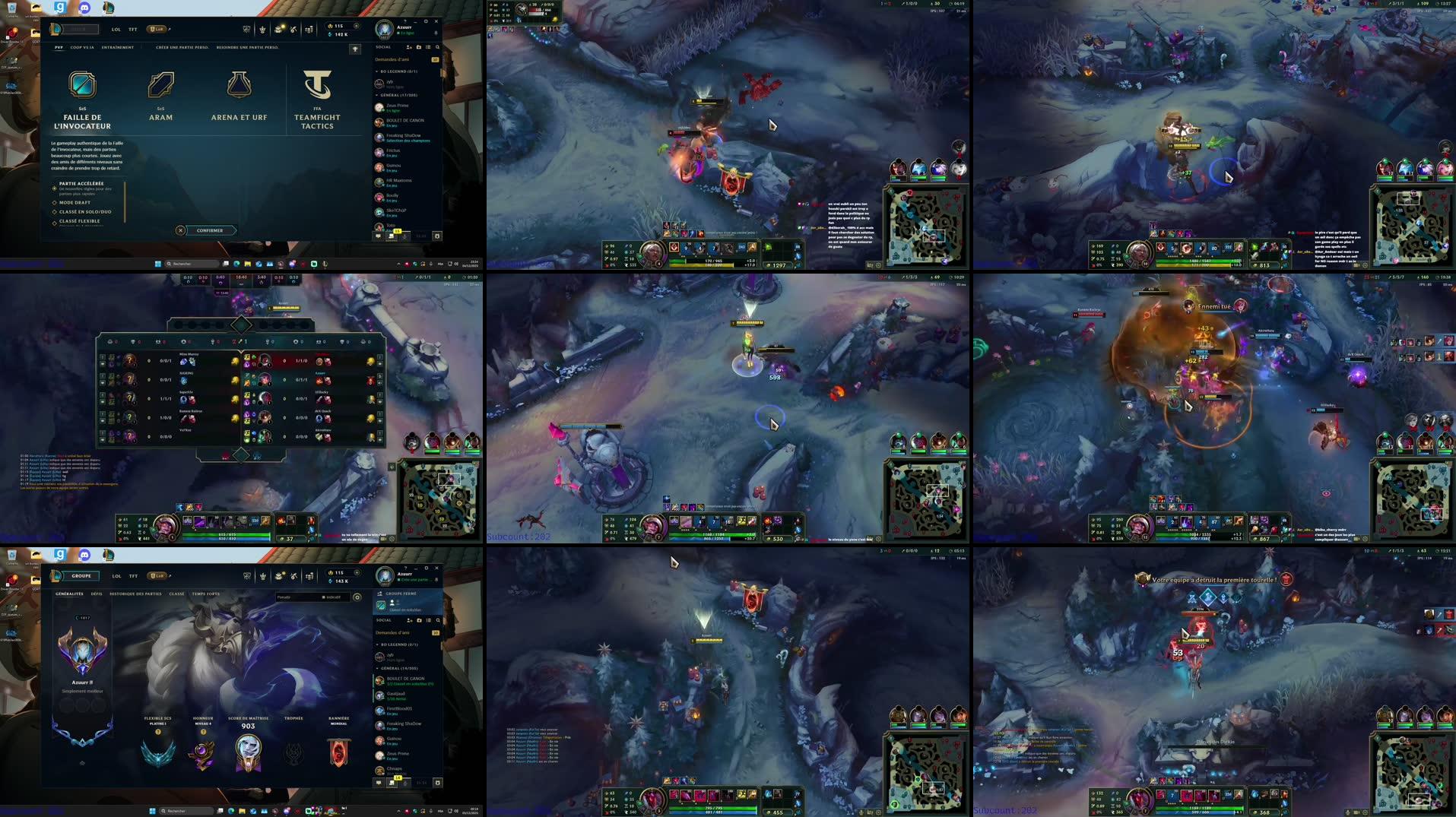1456x817 pixels.
Task: Collapse the BO LEGENND friends group
Action: pyautogui.click(x=377, y=71)
